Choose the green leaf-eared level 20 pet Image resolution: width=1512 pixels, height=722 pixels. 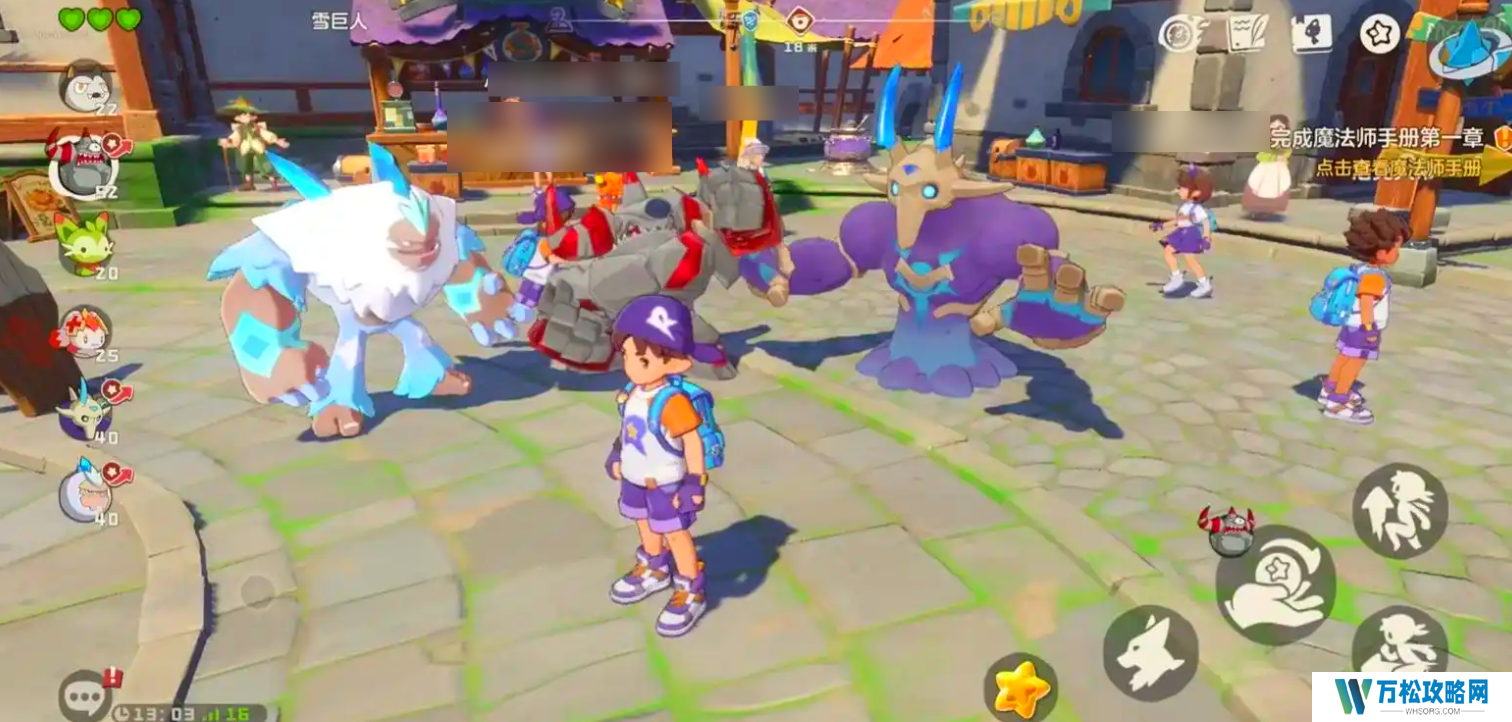coord(84,243)
